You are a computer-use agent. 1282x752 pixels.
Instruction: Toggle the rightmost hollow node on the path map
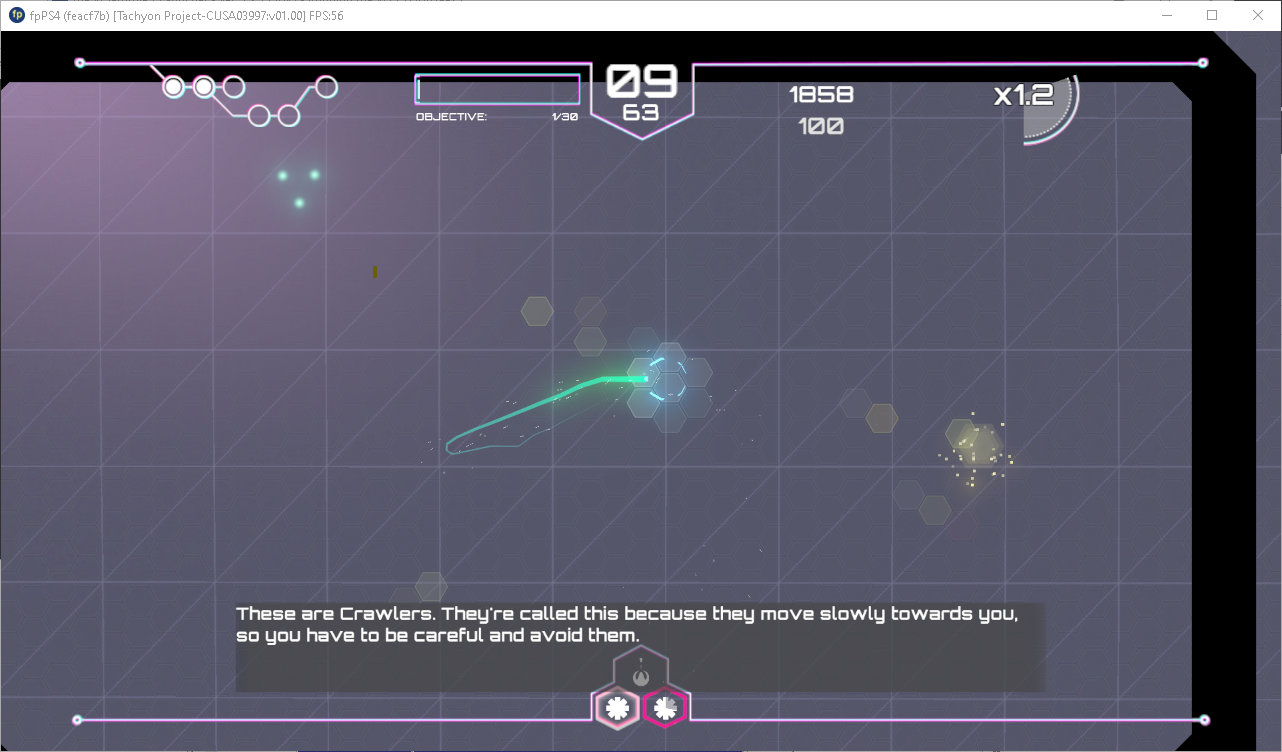[x=325, y=85]
